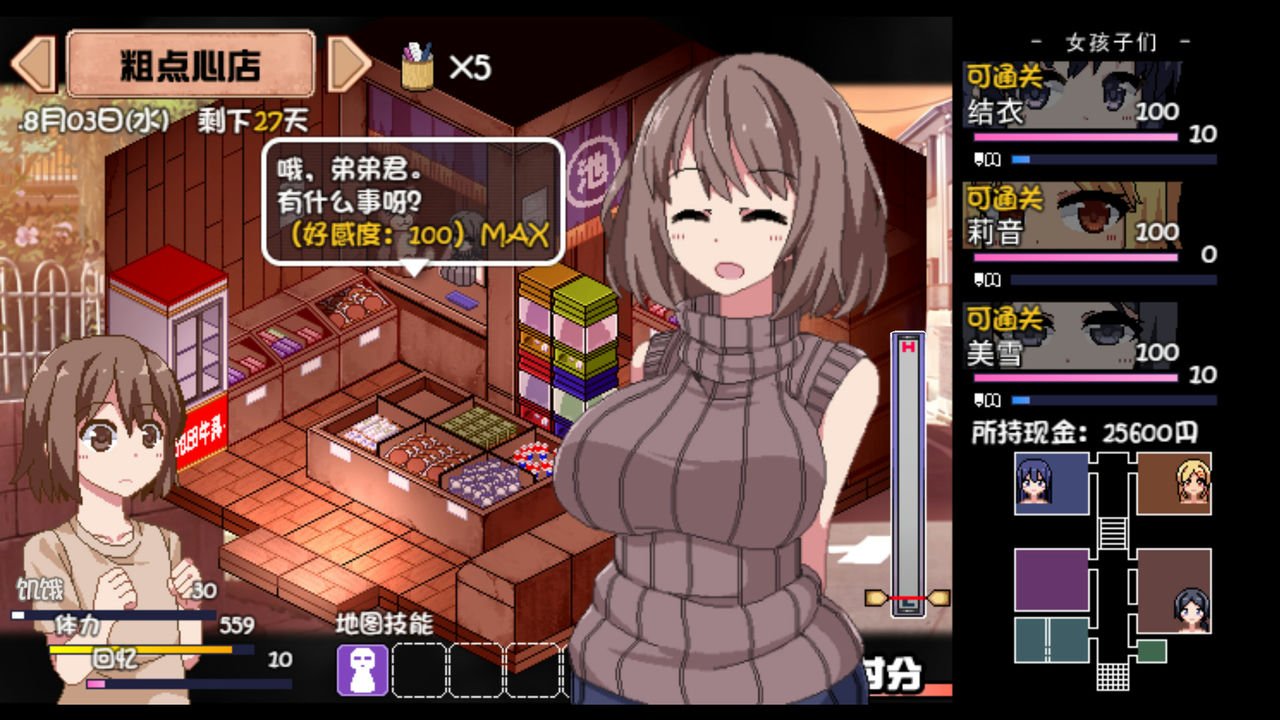
Task: Toggle 莉音's 可通关 clearable status badge
Action: coord(1003,198)
